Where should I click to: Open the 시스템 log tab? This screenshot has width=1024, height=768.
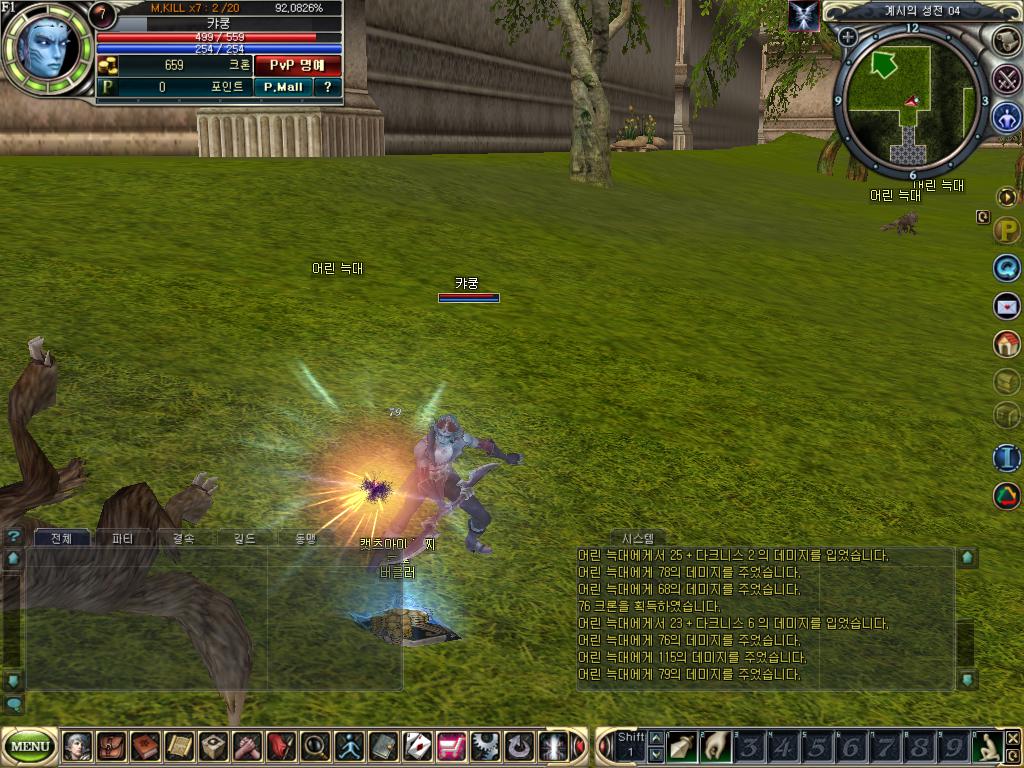pos(638,538)
